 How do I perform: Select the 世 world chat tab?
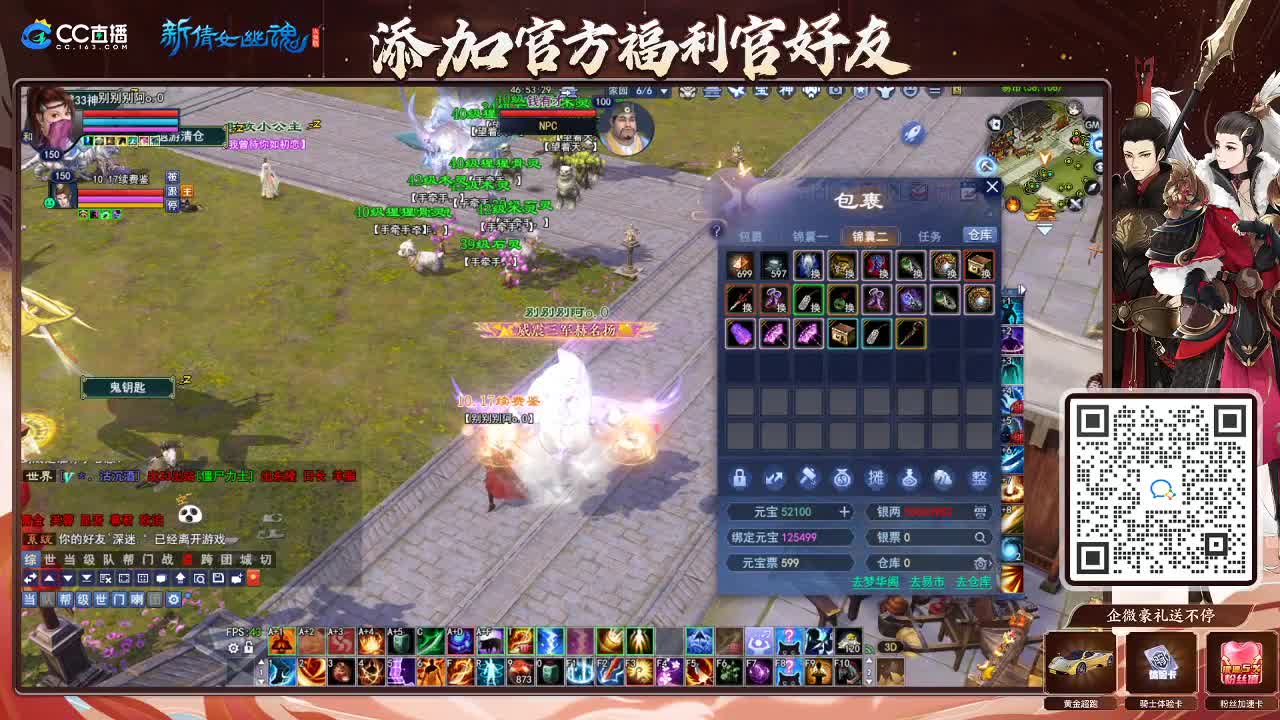pos(49,561)
